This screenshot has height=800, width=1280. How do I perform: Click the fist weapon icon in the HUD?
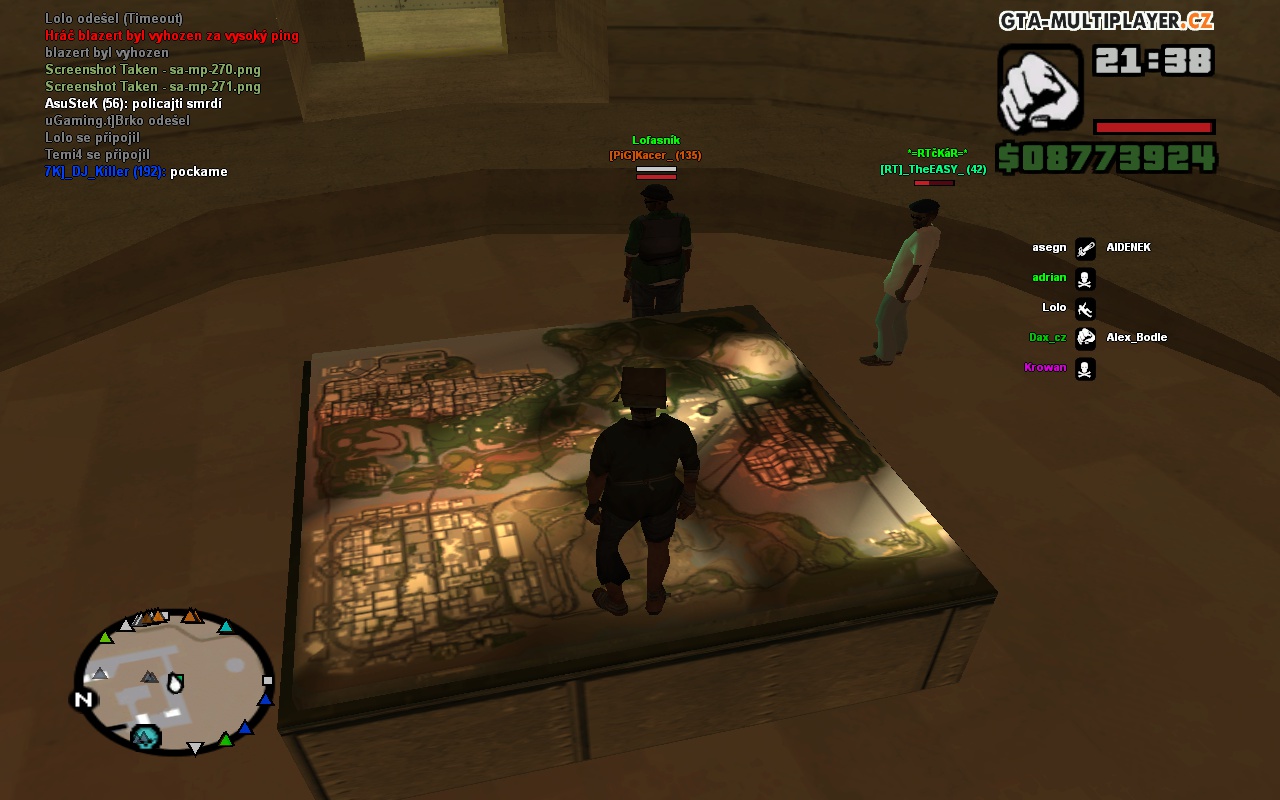[x=1040, y=88]
